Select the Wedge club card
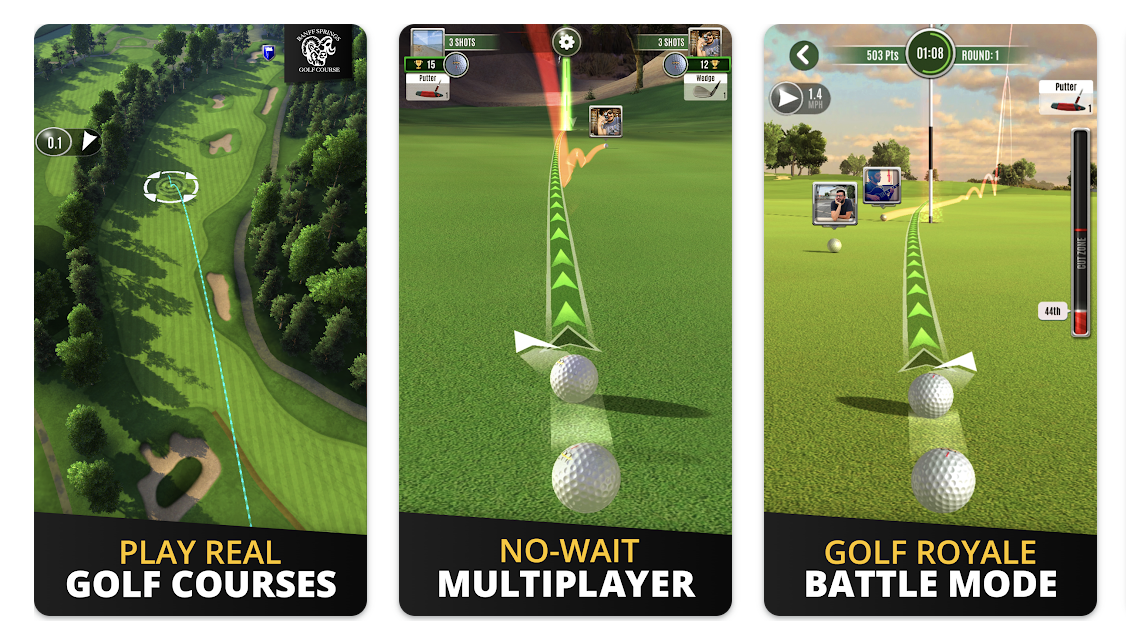Image resolution: width=1126 pixels, height=636 pixels. [x=706, y=87]
